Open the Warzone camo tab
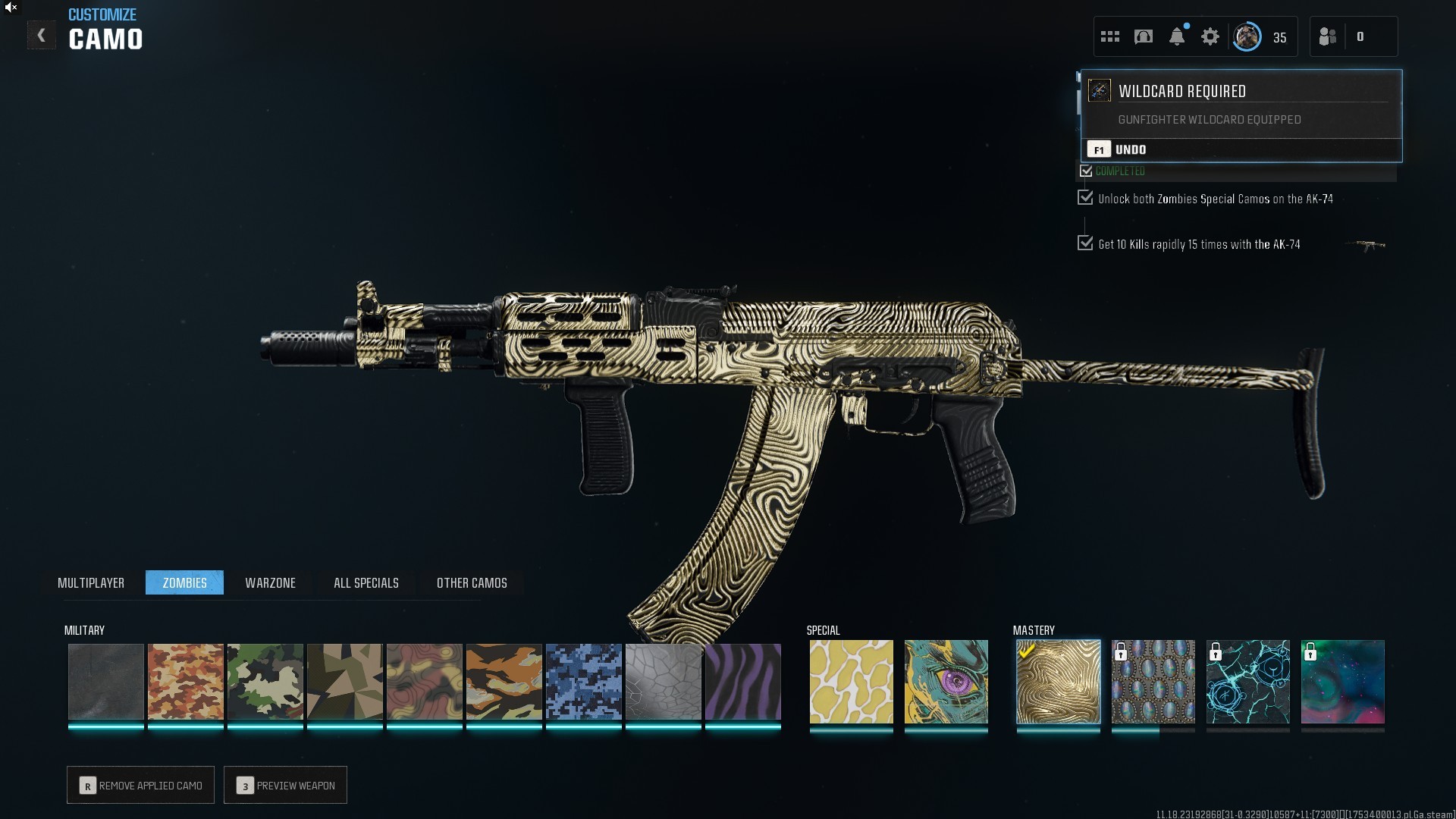 point(270,582)
